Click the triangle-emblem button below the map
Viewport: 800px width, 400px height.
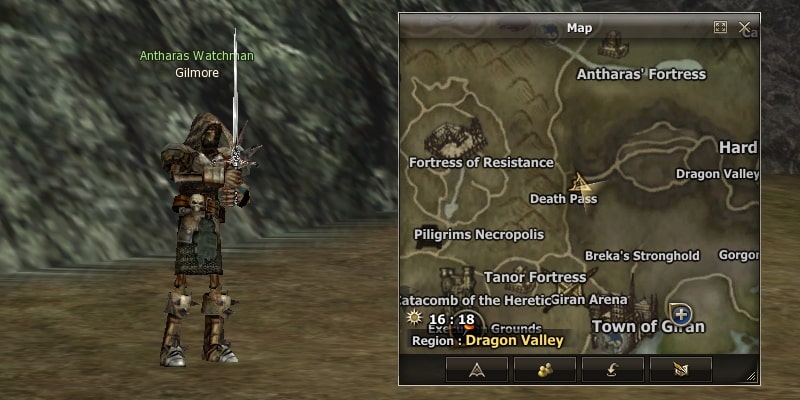[x=476, y=369]
